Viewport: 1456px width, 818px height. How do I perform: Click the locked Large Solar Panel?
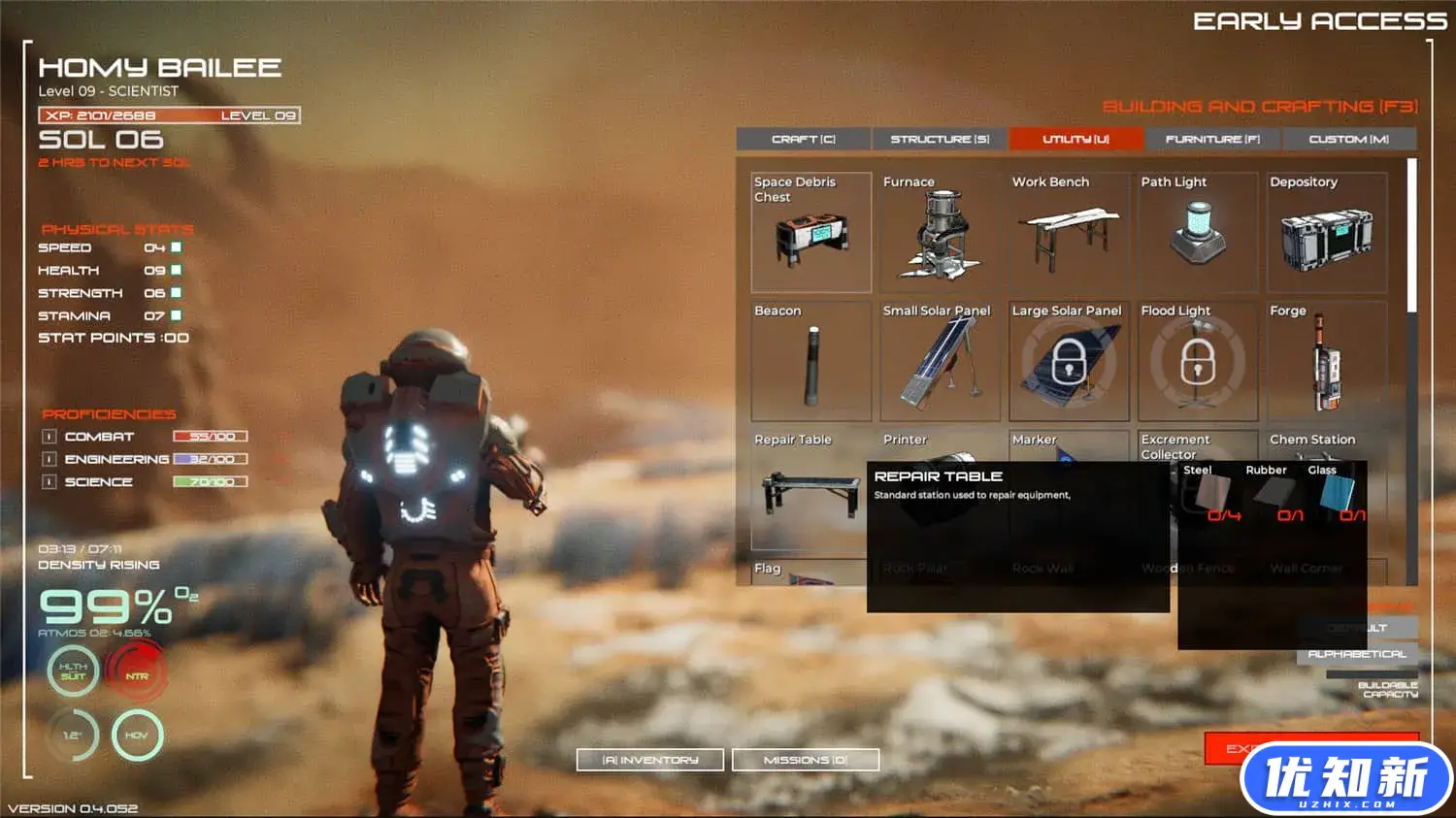pos(1069,362)
